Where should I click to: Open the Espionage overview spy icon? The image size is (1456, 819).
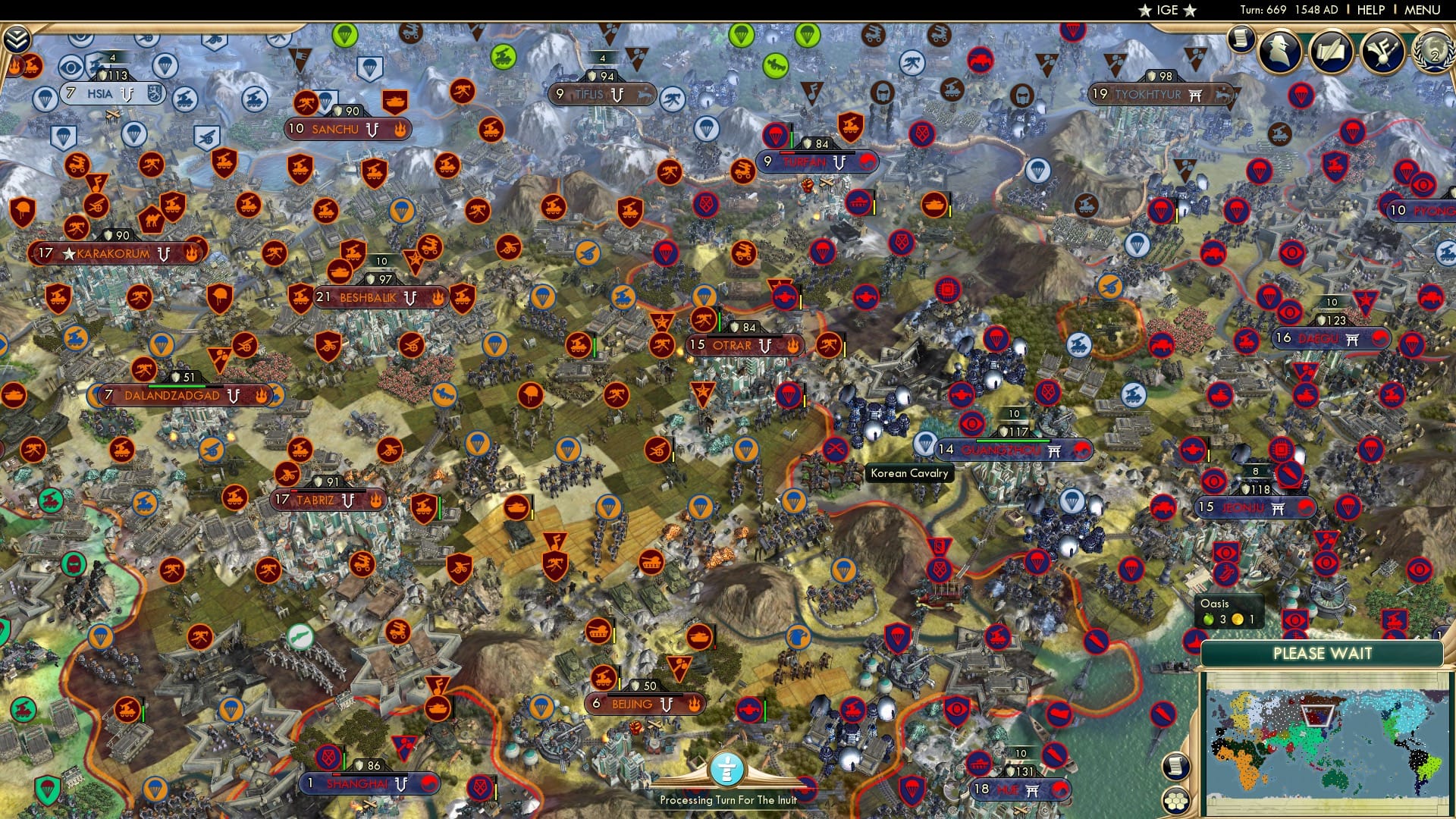[1279, 52]
